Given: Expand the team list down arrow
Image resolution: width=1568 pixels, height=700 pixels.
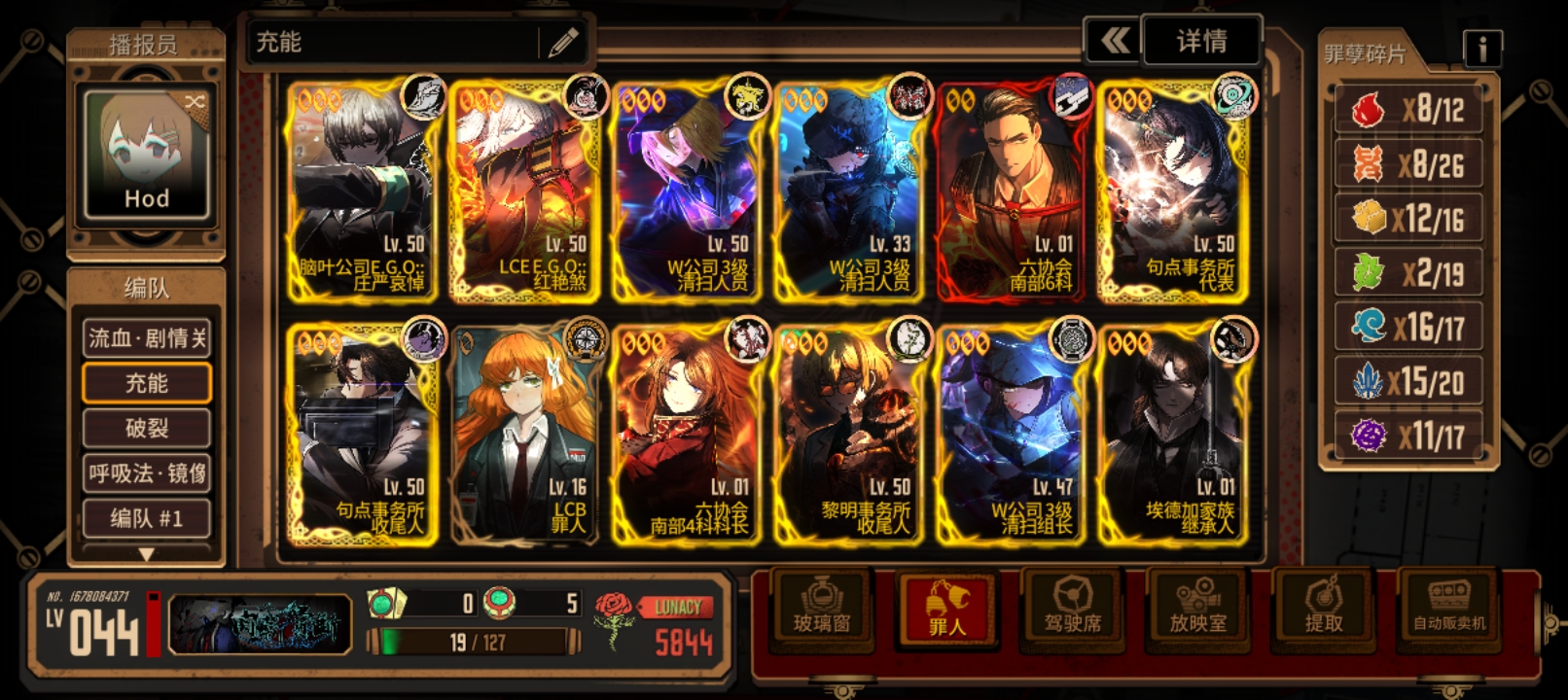Looking at the screenshot, I should click(x=146, y=554).
